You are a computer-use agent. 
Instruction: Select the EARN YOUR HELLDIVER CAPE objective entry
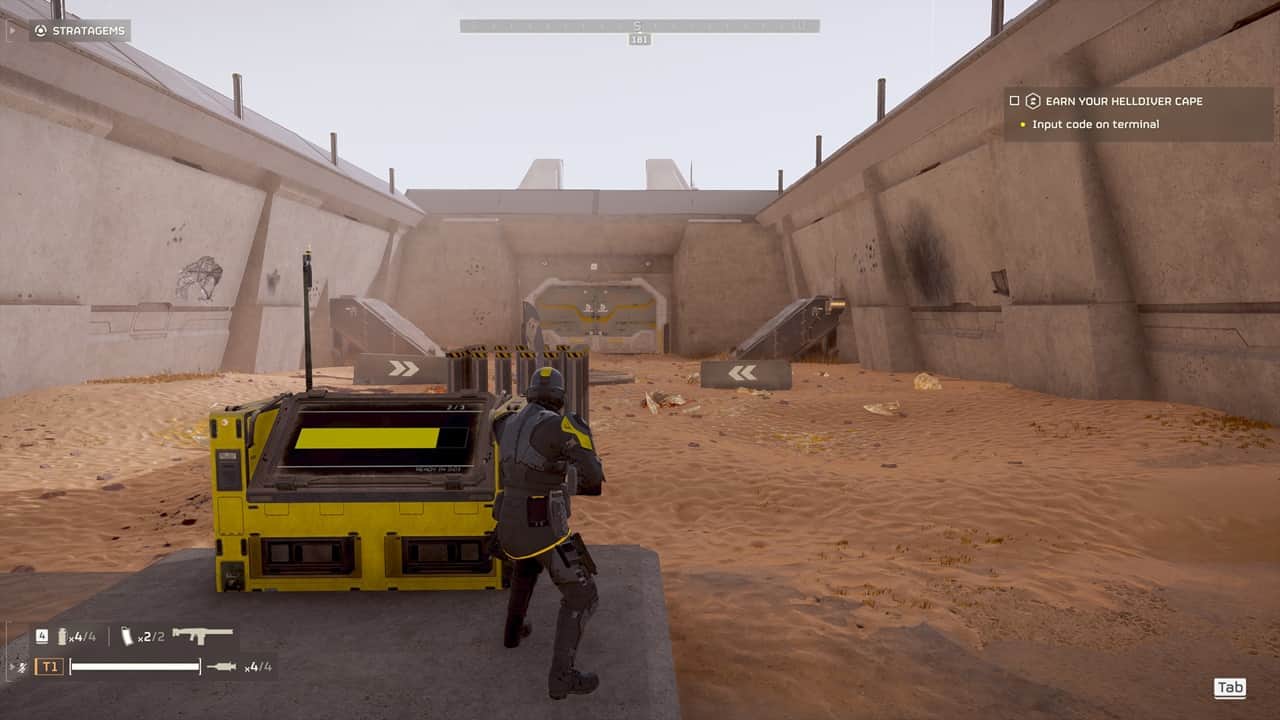1123,101
